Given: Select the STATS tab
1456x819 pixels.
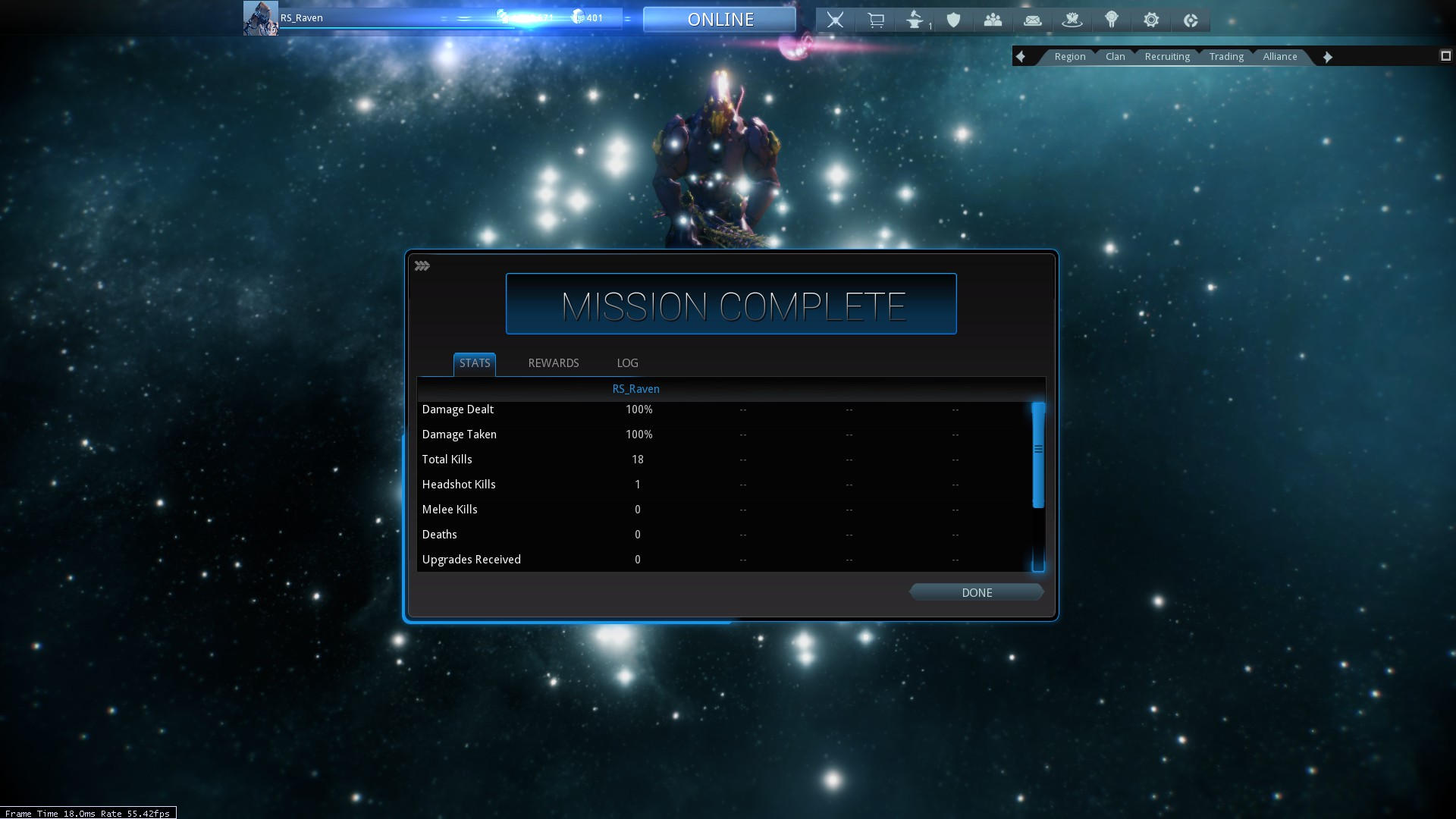Looking at the screenshot, I should click(x=475, y=363).
